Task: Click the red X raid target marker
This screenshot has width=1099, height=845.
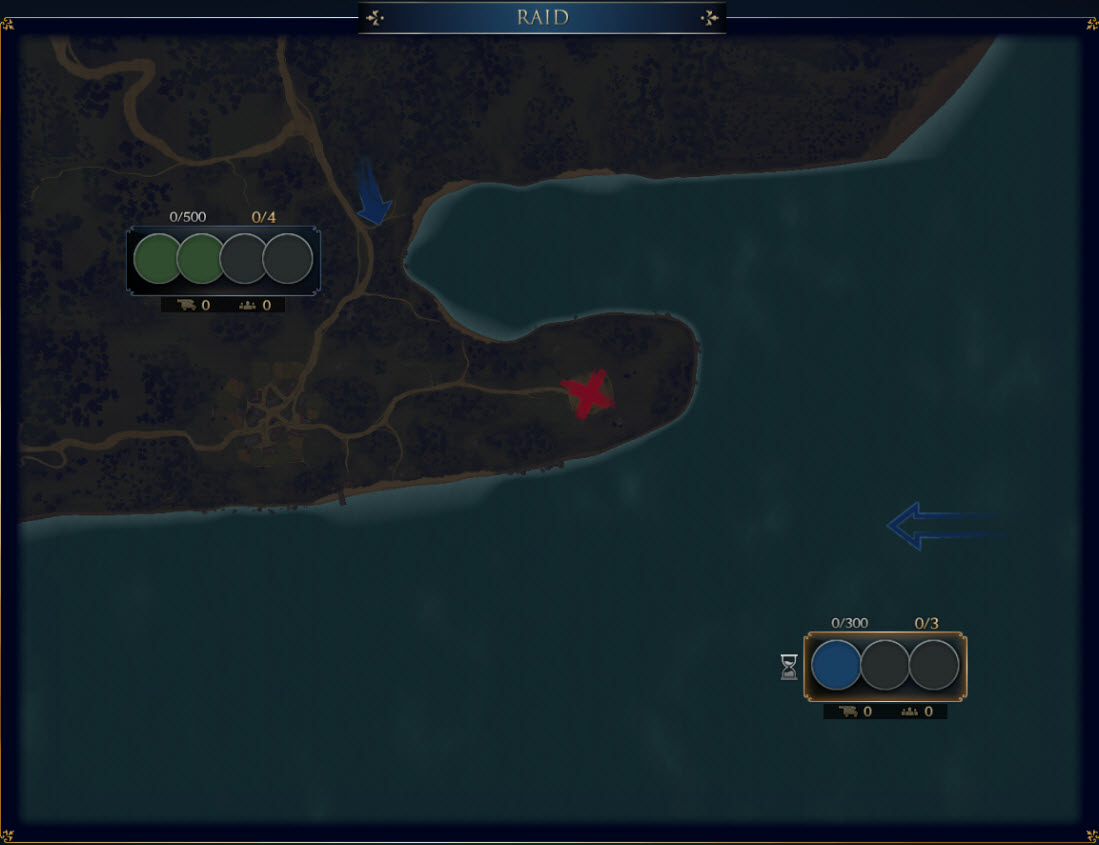Action: (587, 393)
